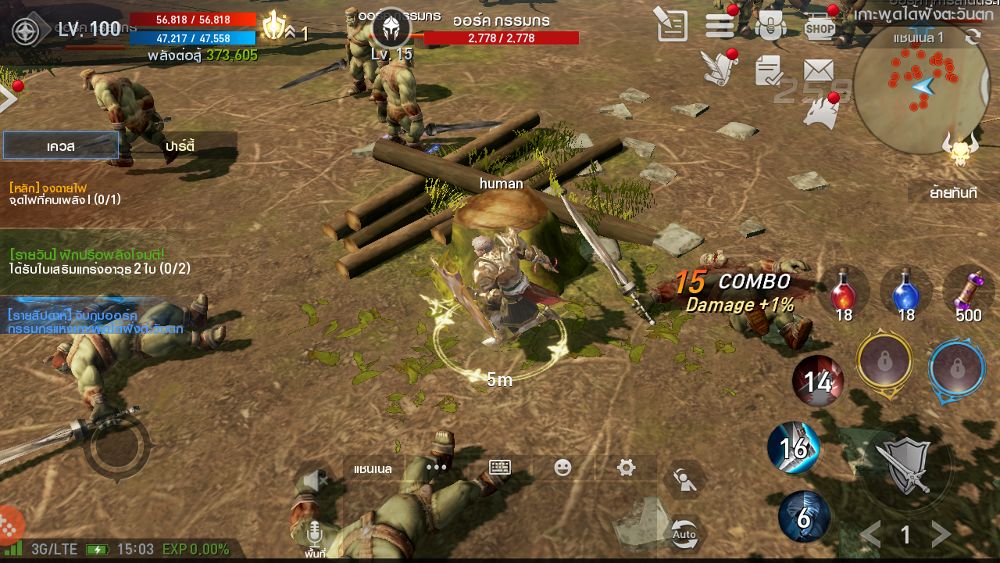The width and height of the screenshot is (1000, 563).
Task: Open the SHOP from the top bar
Action: (x=820, y=26)
